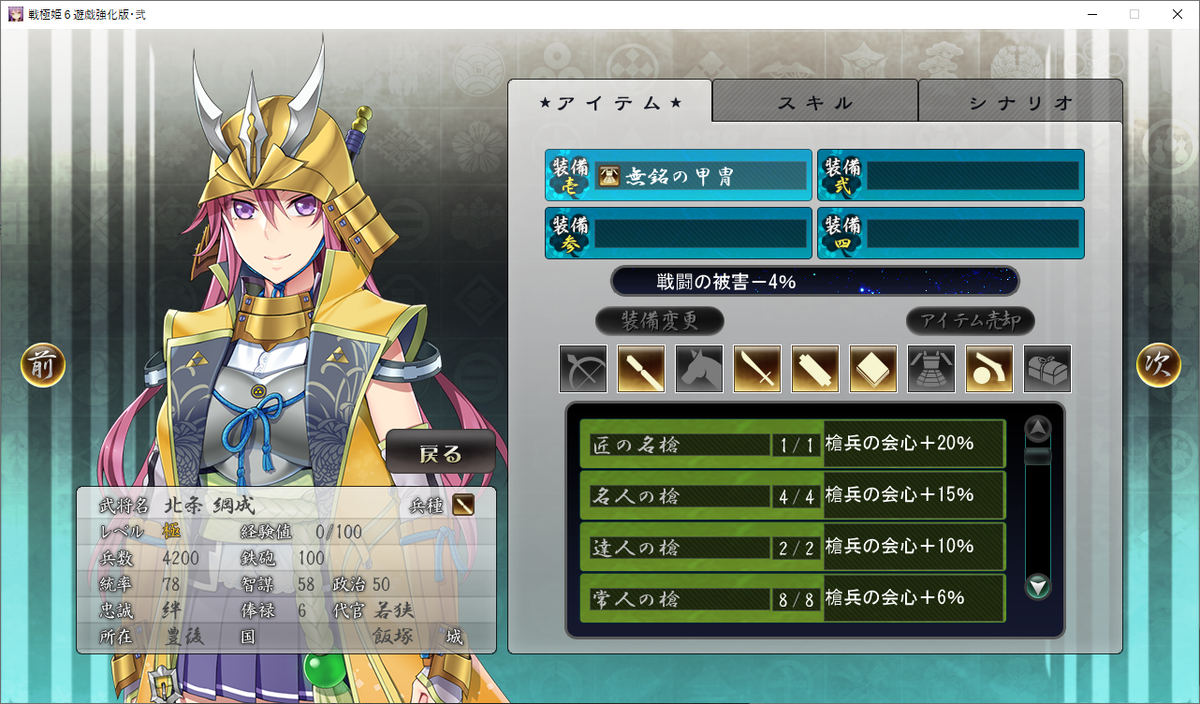Show bow category items
The image size is (1200, 704).
click(x=583, y=369)
